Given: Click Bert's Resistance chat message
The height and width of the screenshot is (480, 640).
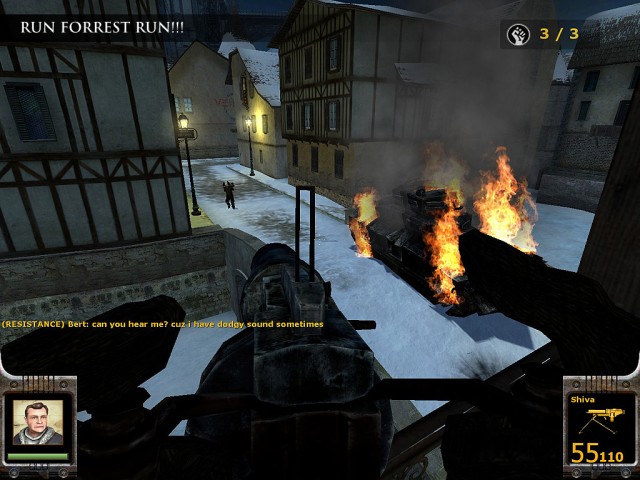Looking at the screenshot, I should [x=162, y=324].
